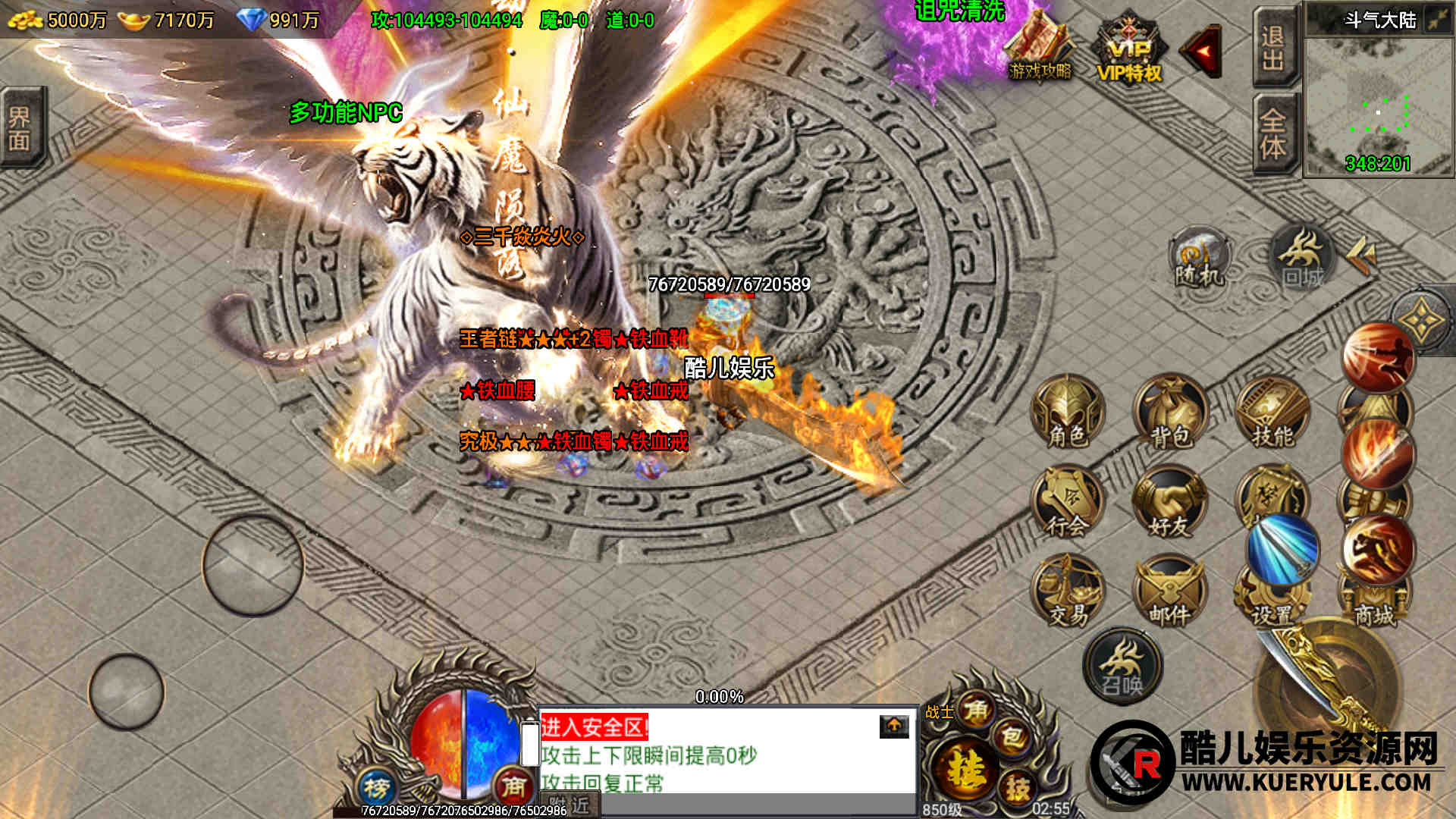Use the 随机 random teleport
The height and width of the screenshot is (819, 1456).
coord(1200,258)
